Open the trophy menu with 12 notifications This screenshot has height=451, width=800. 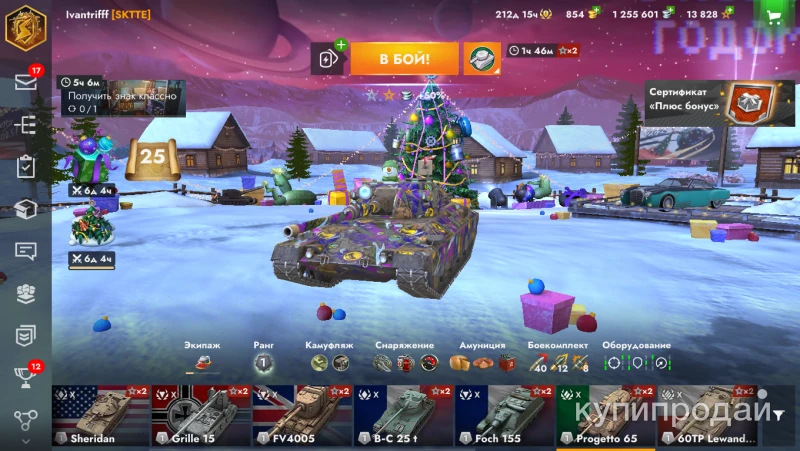point(26,377)
